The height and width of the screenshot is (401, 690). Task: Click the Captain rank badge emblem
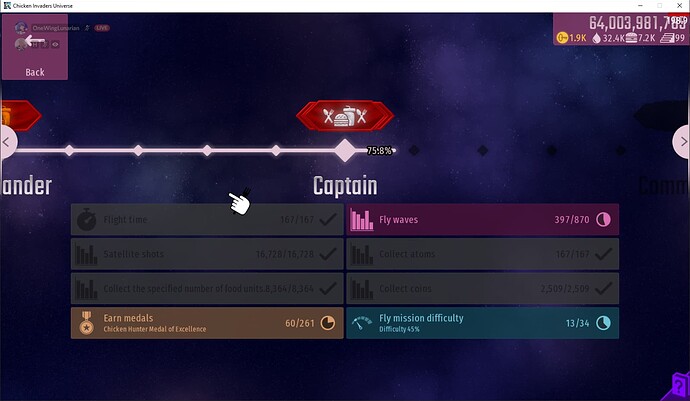345,116
